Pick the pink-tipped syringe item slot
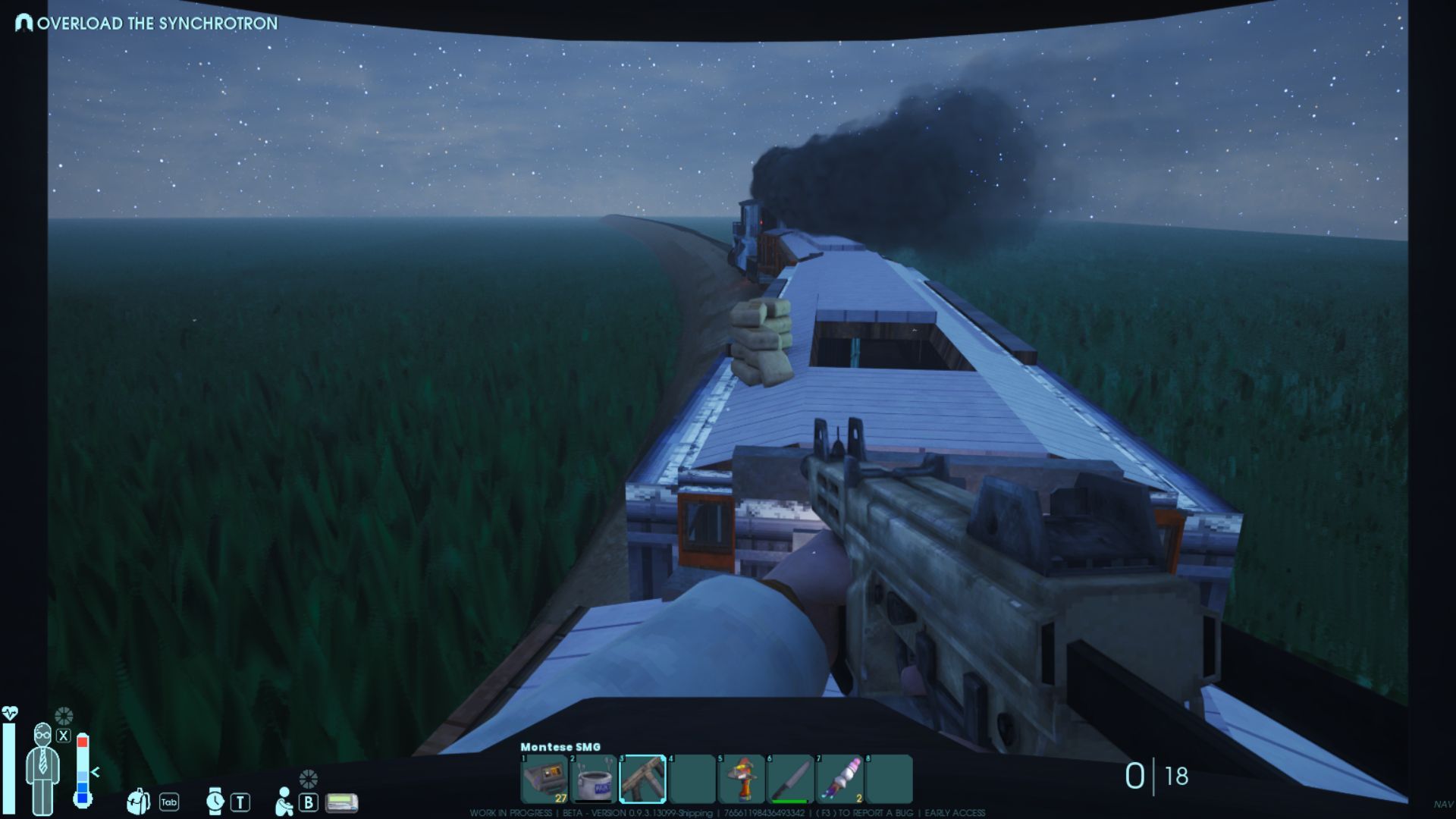The width and height of the screenshot is (1456, 819). 839,779
